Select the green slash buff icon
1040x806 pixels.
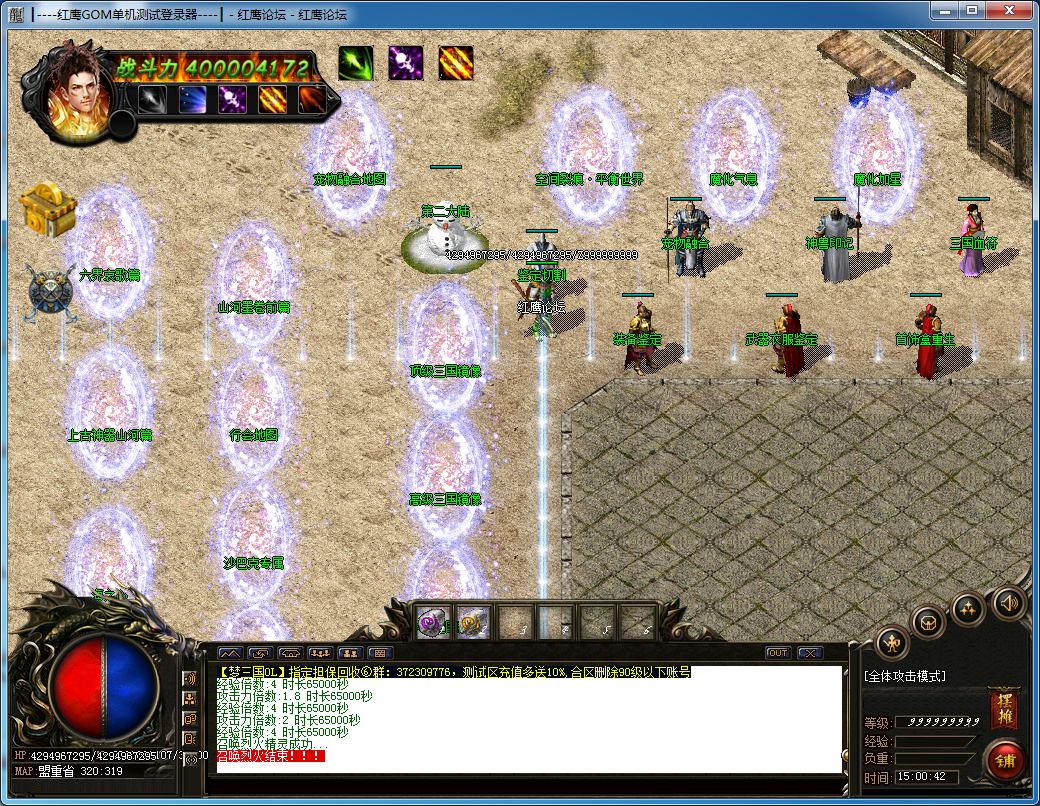click(355, 63)
